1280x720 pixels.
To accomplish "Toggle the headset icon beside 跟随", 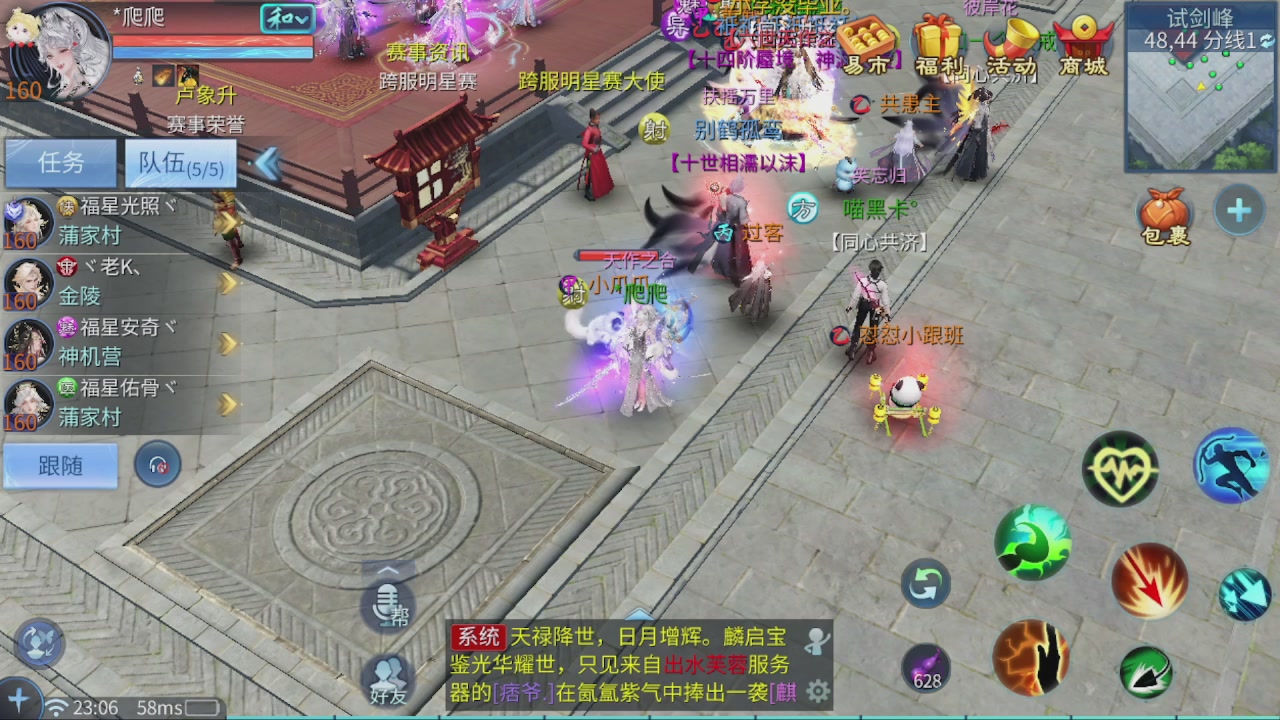I will (158, 465).
